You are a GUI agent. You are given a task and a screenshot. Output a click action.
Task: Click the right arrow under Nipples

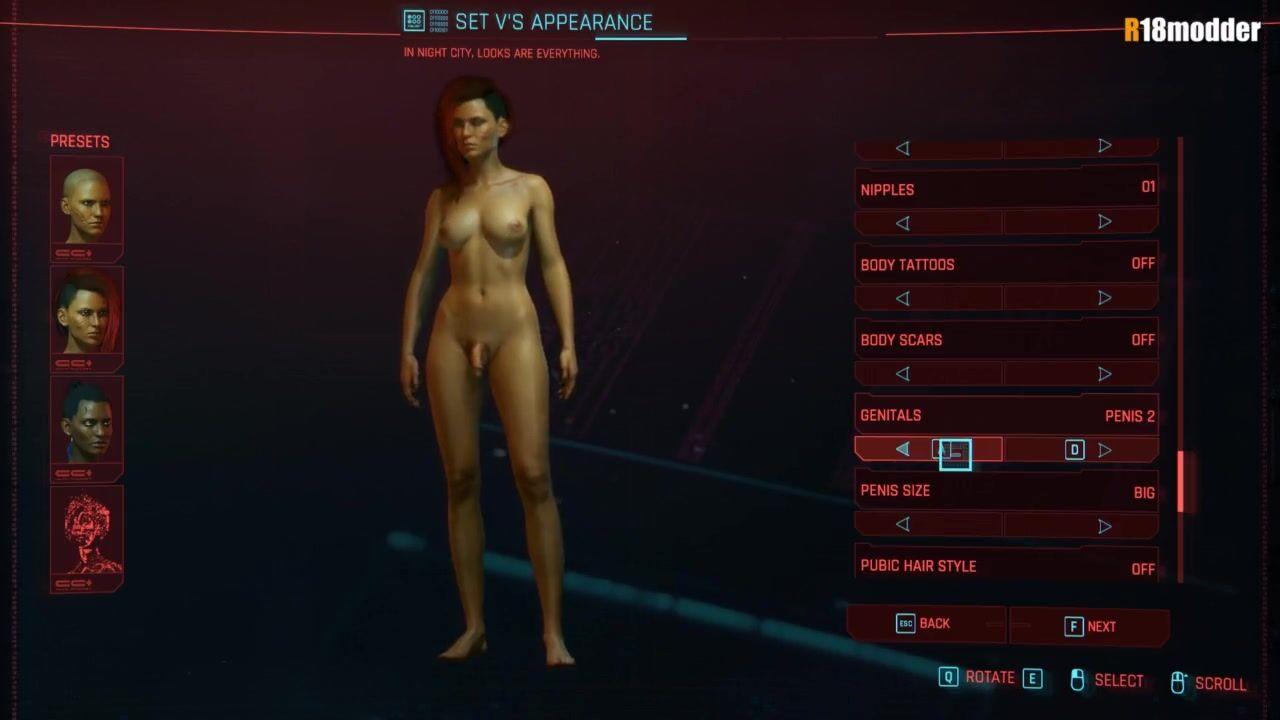click(1104, 222)
